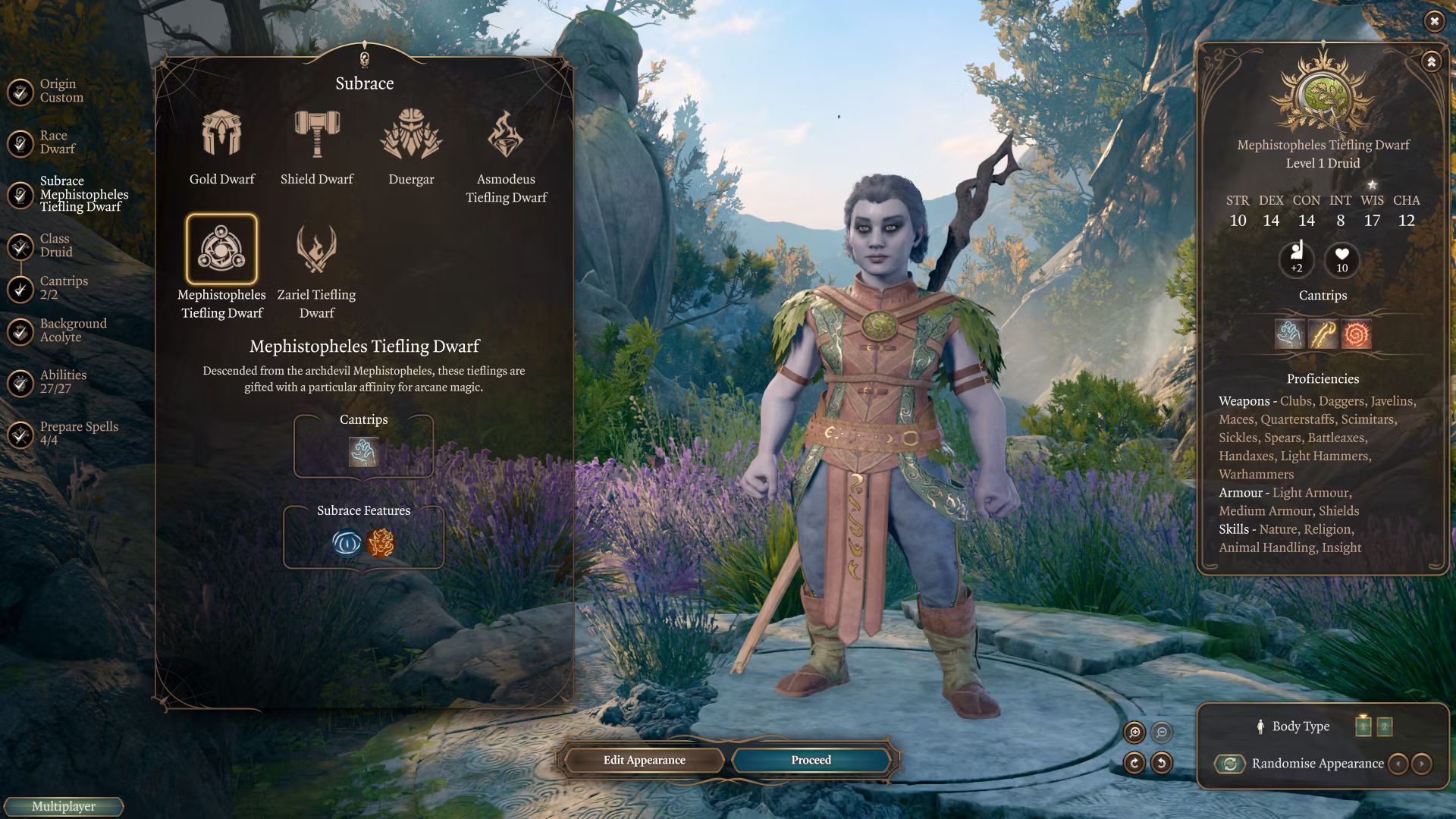Viewport: 1456px width, 819px height.
Task: Open the Multiplayer panel
Action: pyautogui.click(x=64, y=807)
